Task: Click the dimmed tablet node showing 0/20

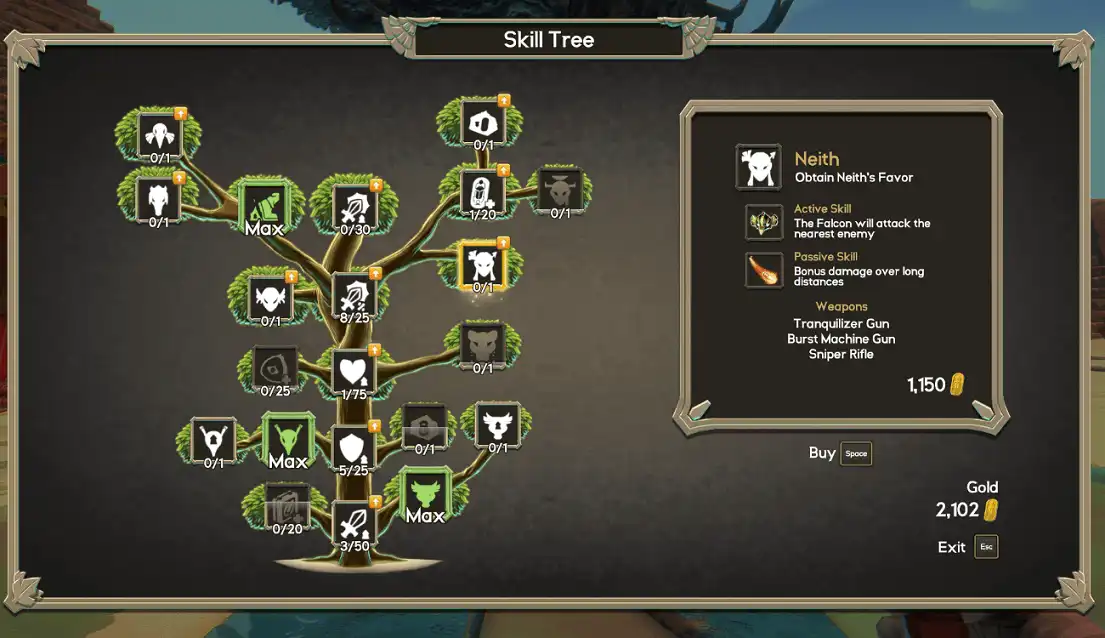Action: click(x=286, y=506)
